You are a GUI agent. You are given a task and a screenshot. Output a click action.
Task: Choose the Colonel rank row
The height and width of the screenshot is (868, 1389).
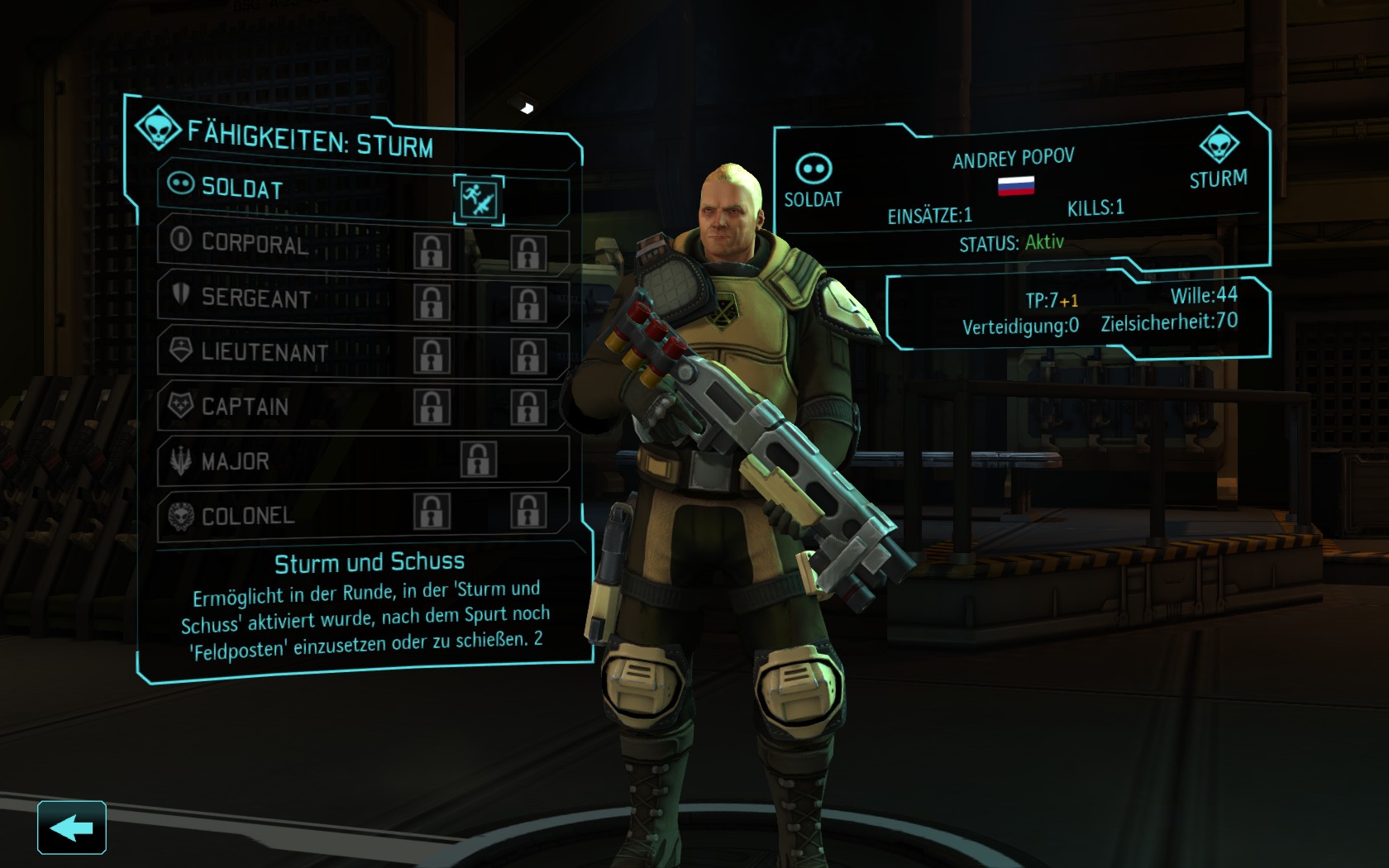248,516
